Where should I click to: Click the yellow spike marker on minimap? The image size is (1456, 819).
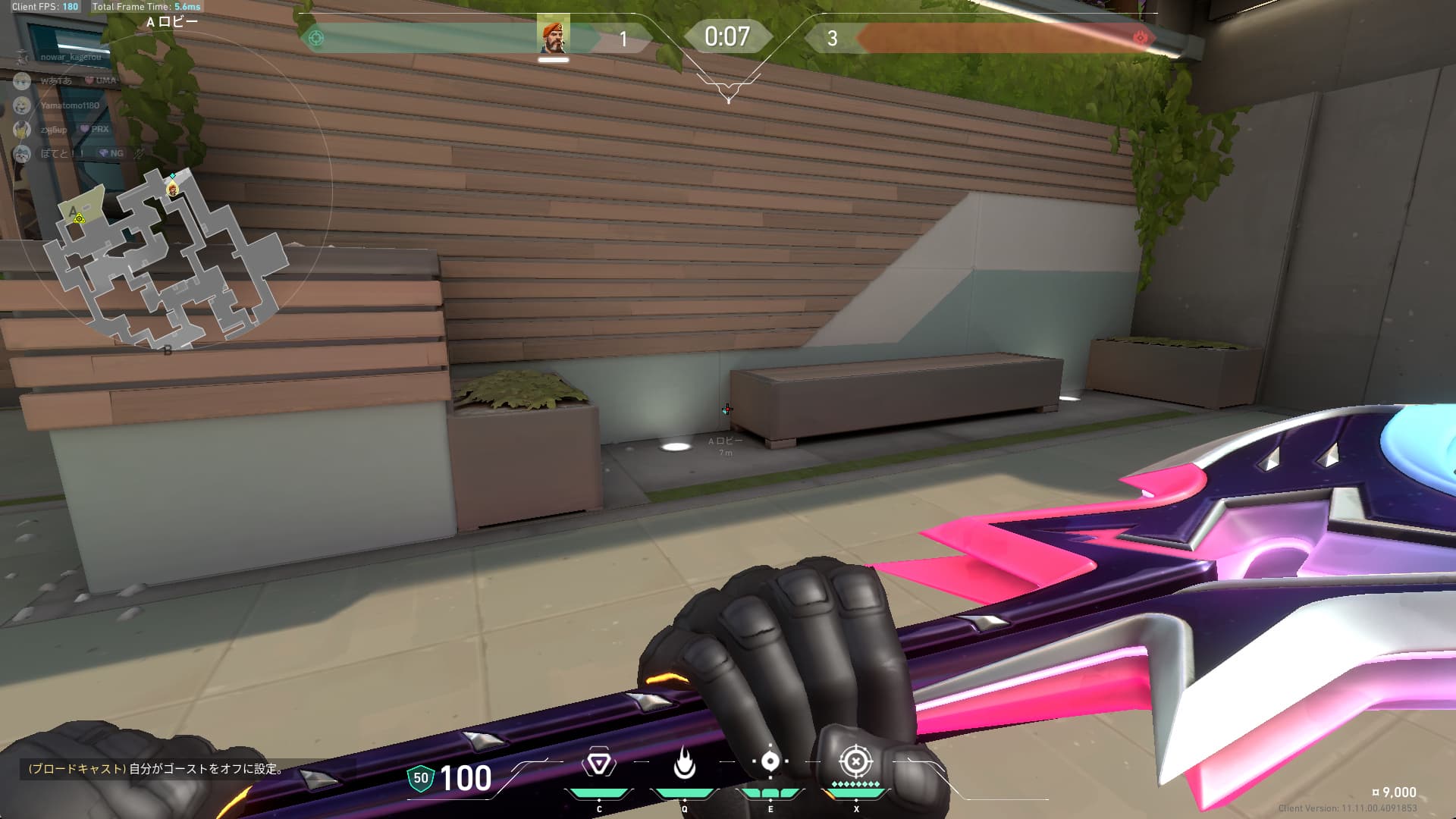[79, 218]
